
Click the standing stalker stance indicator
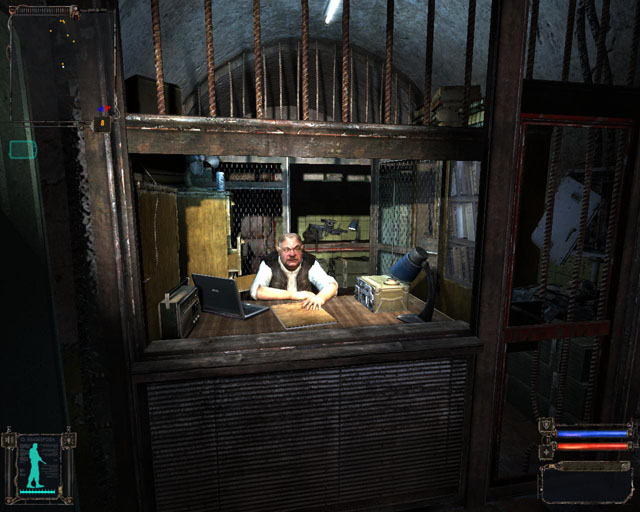tap(39, 465)
